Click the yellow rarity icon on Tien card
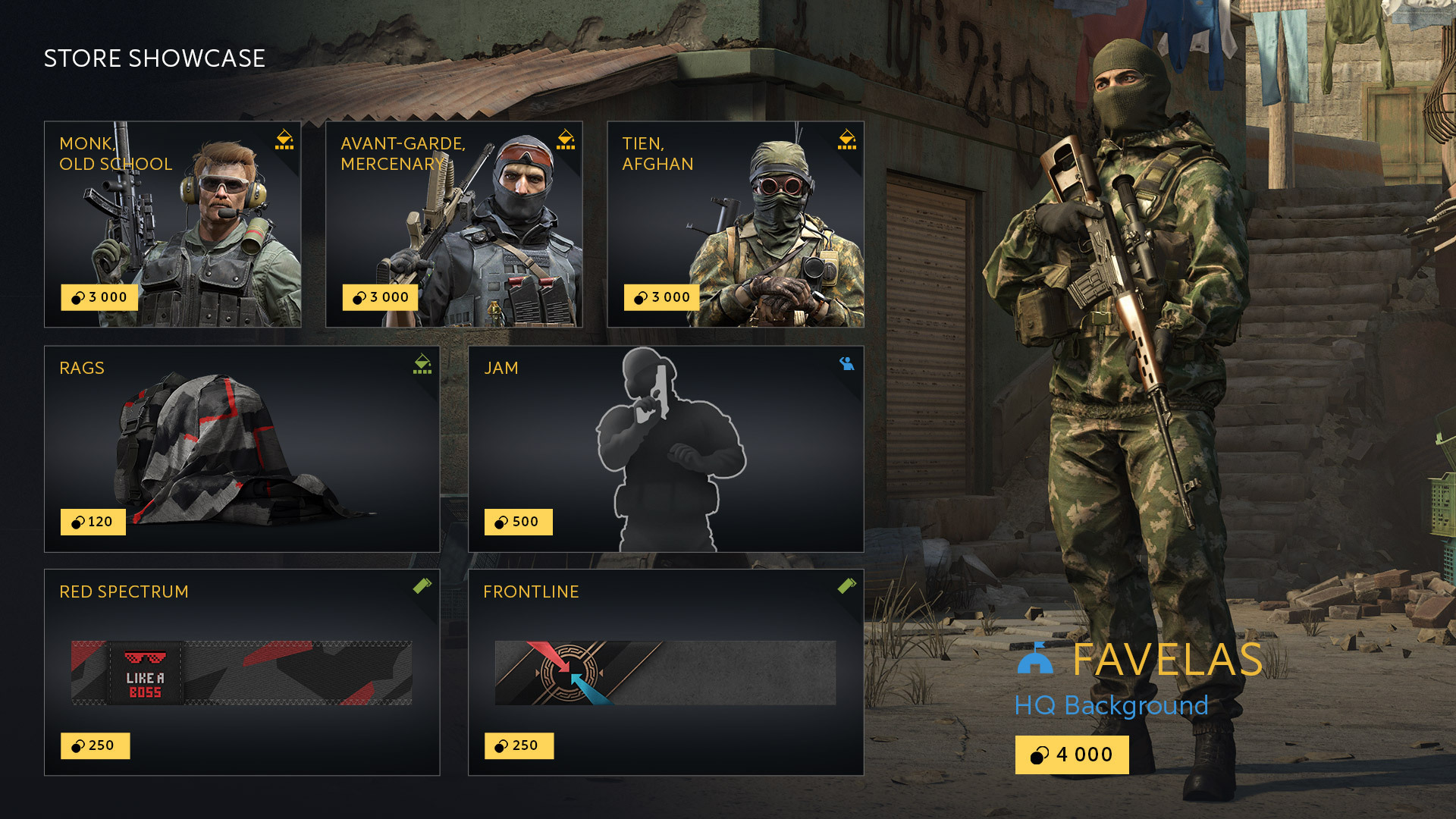Viewport: 1456px width, 819px height. pos(847,140)
